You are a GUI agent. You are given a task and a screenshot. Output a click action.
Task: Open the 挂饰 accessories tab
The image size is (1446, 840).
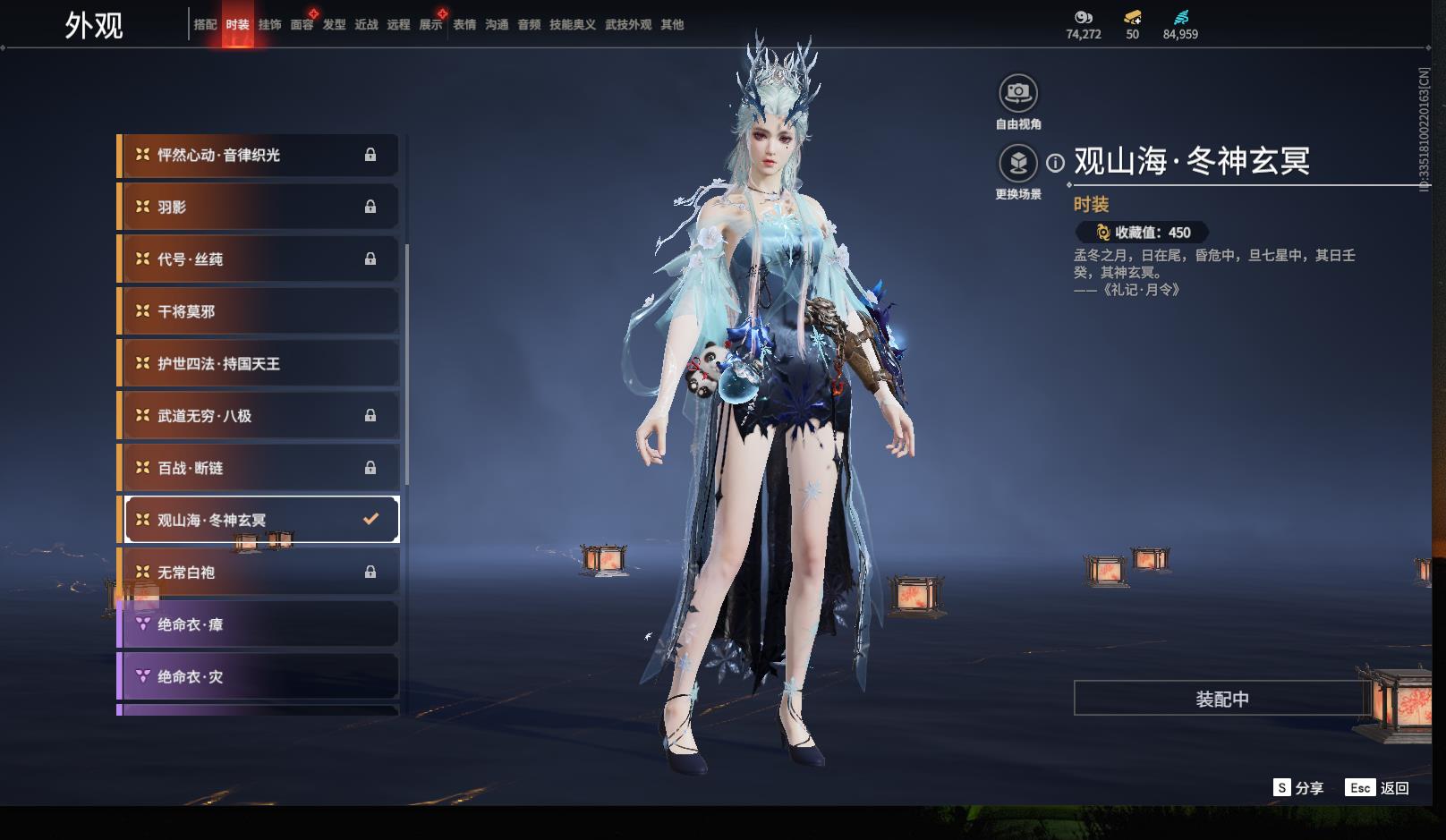[269, 25]
